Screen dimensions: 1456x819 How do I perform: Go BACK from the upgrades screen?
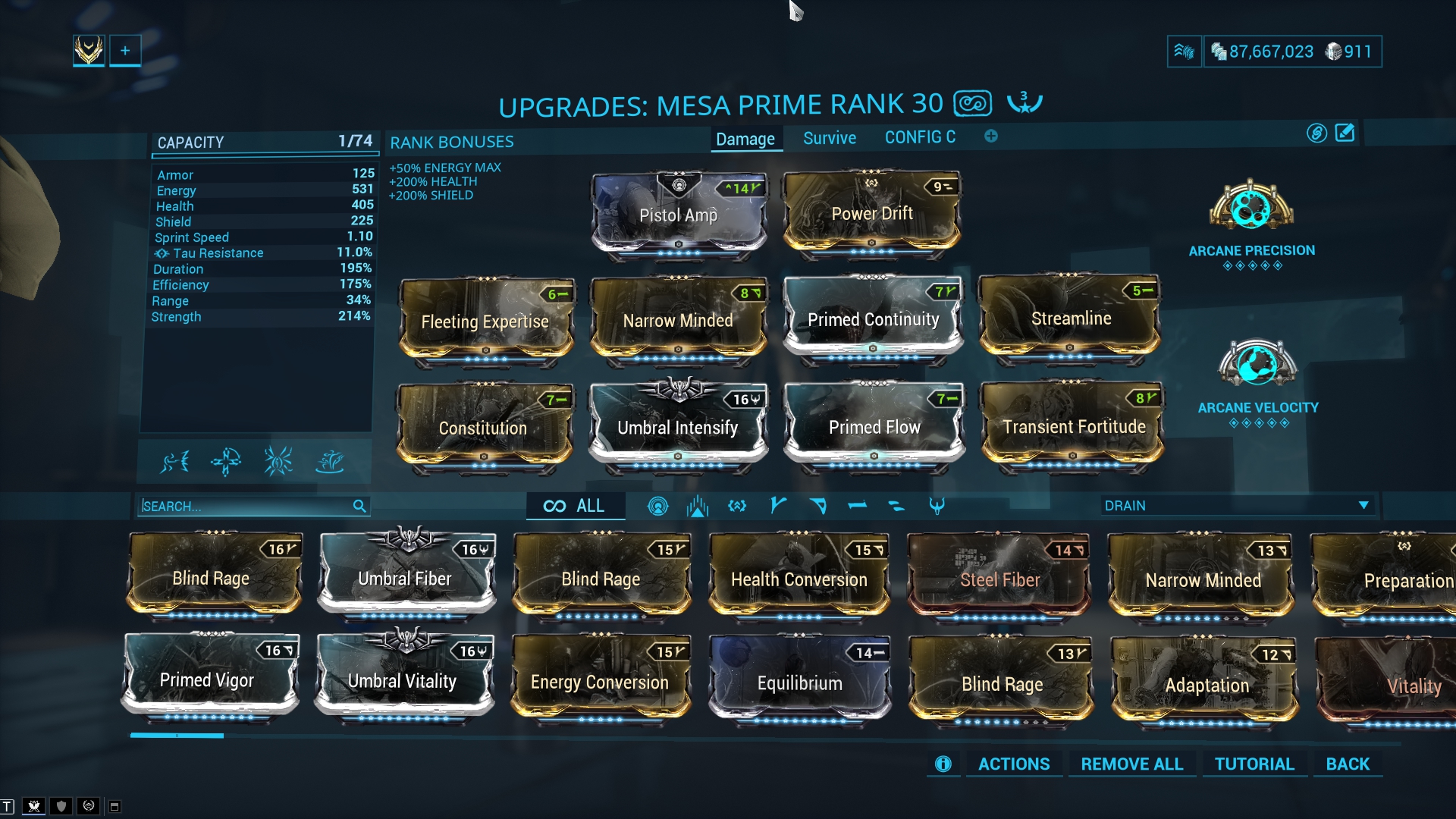pos(1347,764)
